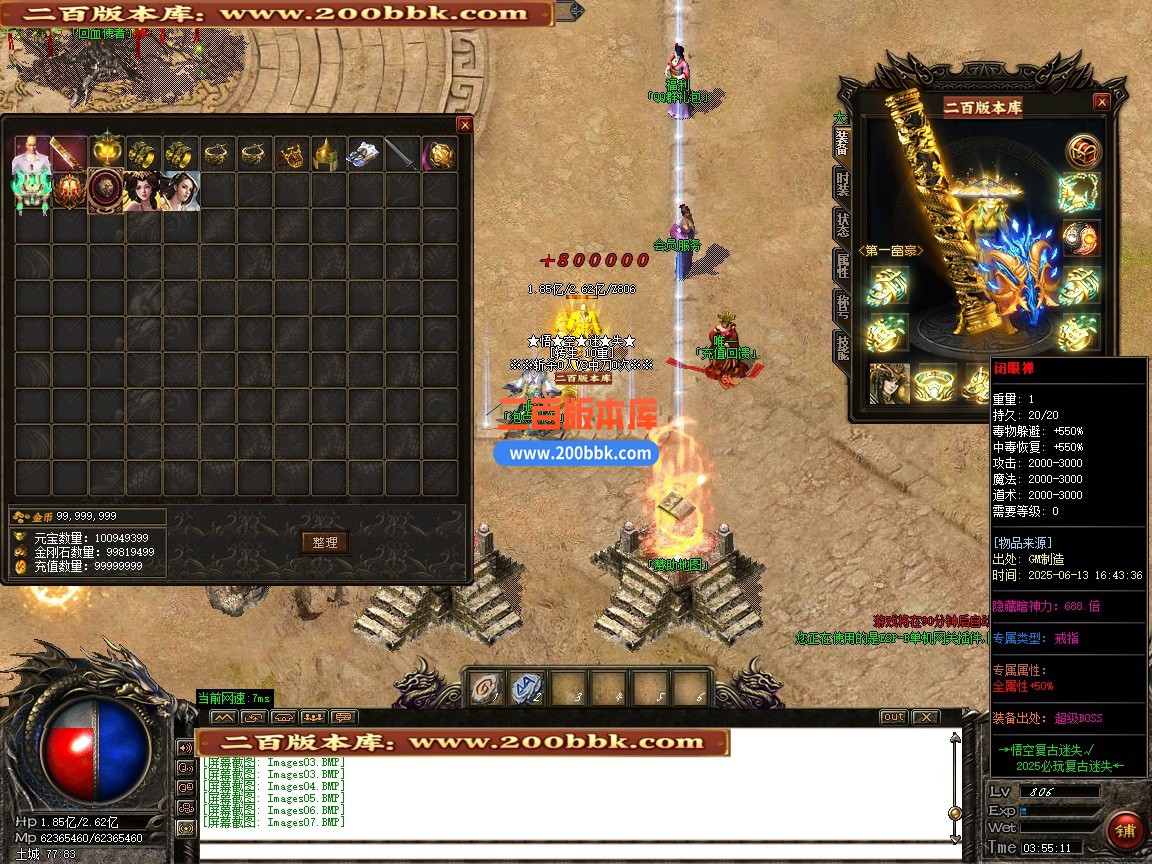Screen dimensions: 1152x864
Task: Open the 技能 skills tab
Action: pos(842,346)
